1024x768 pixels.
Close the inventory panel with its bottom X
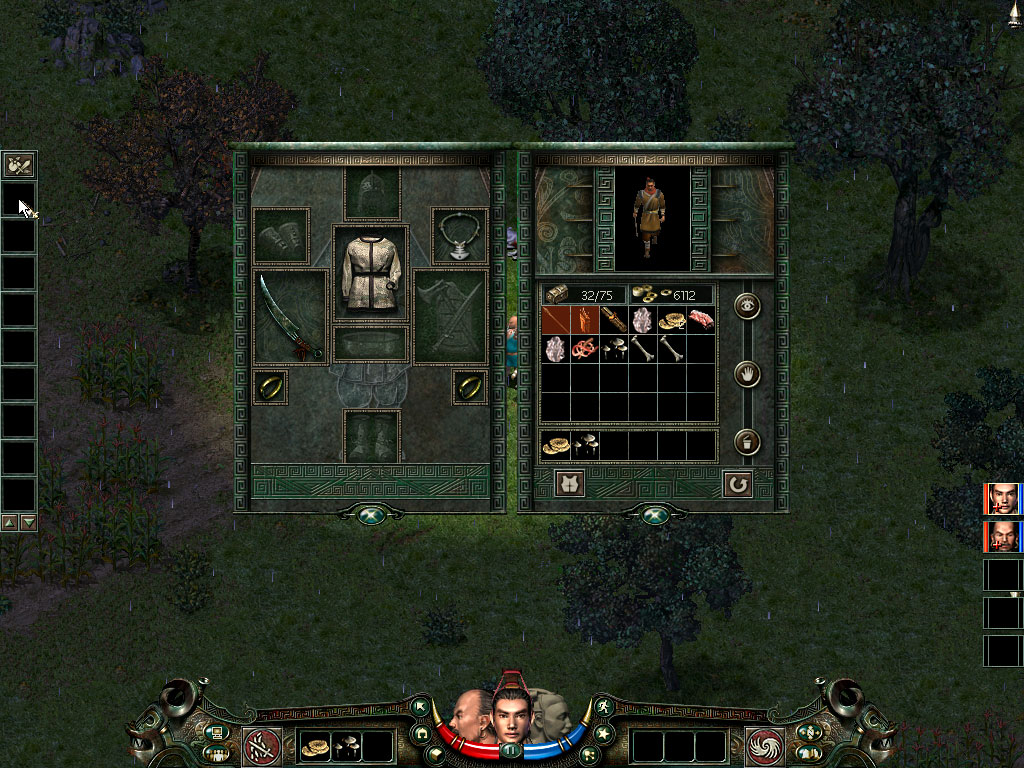click(x=654, y=514)
